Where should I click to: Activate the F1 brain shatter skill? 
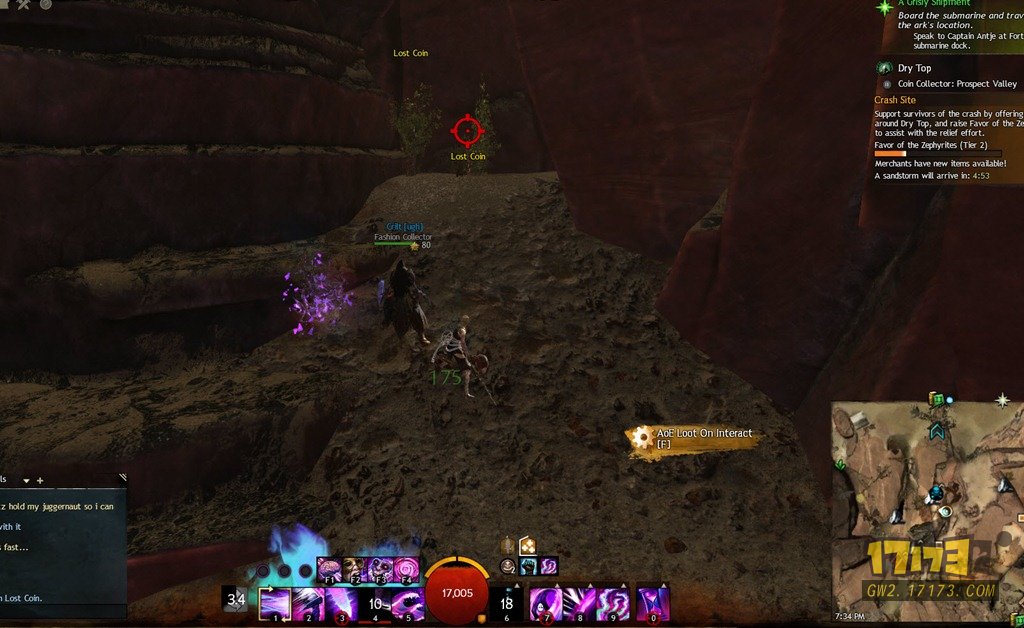pyautogui.click(x=330, y=571)
